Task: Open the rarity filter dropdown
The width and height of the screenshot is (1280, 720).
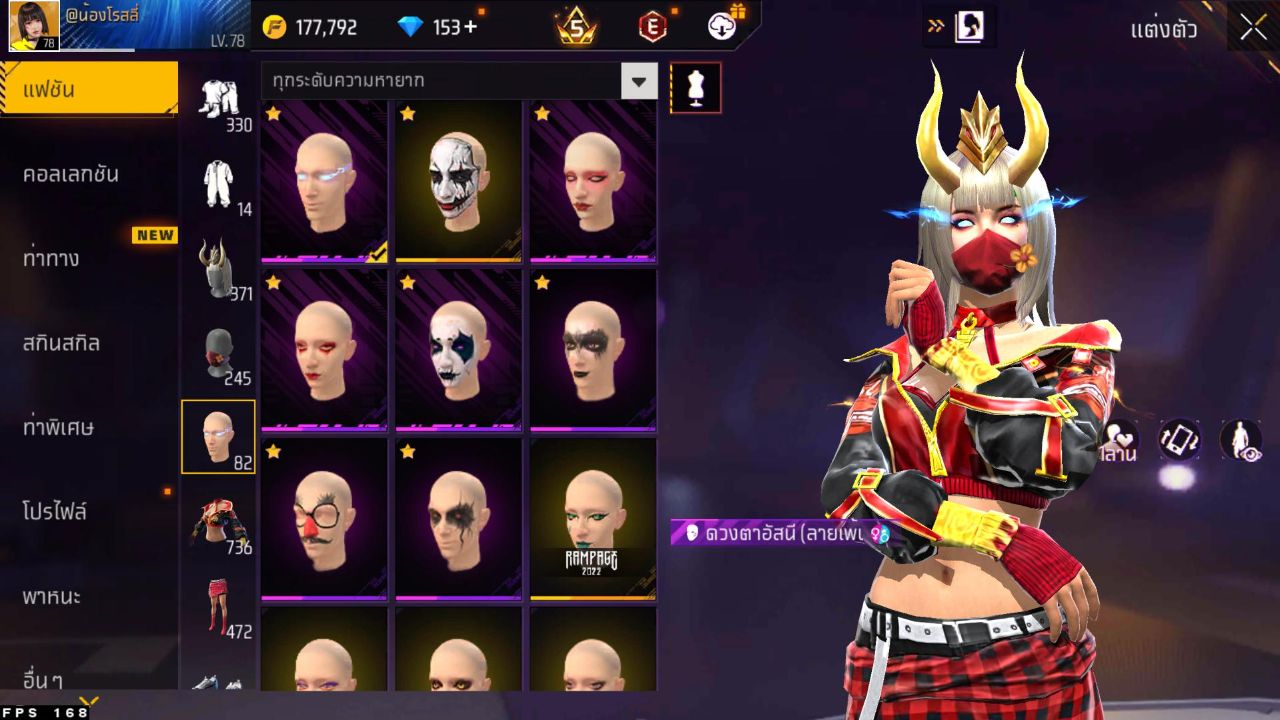Action: click(639, 81)
